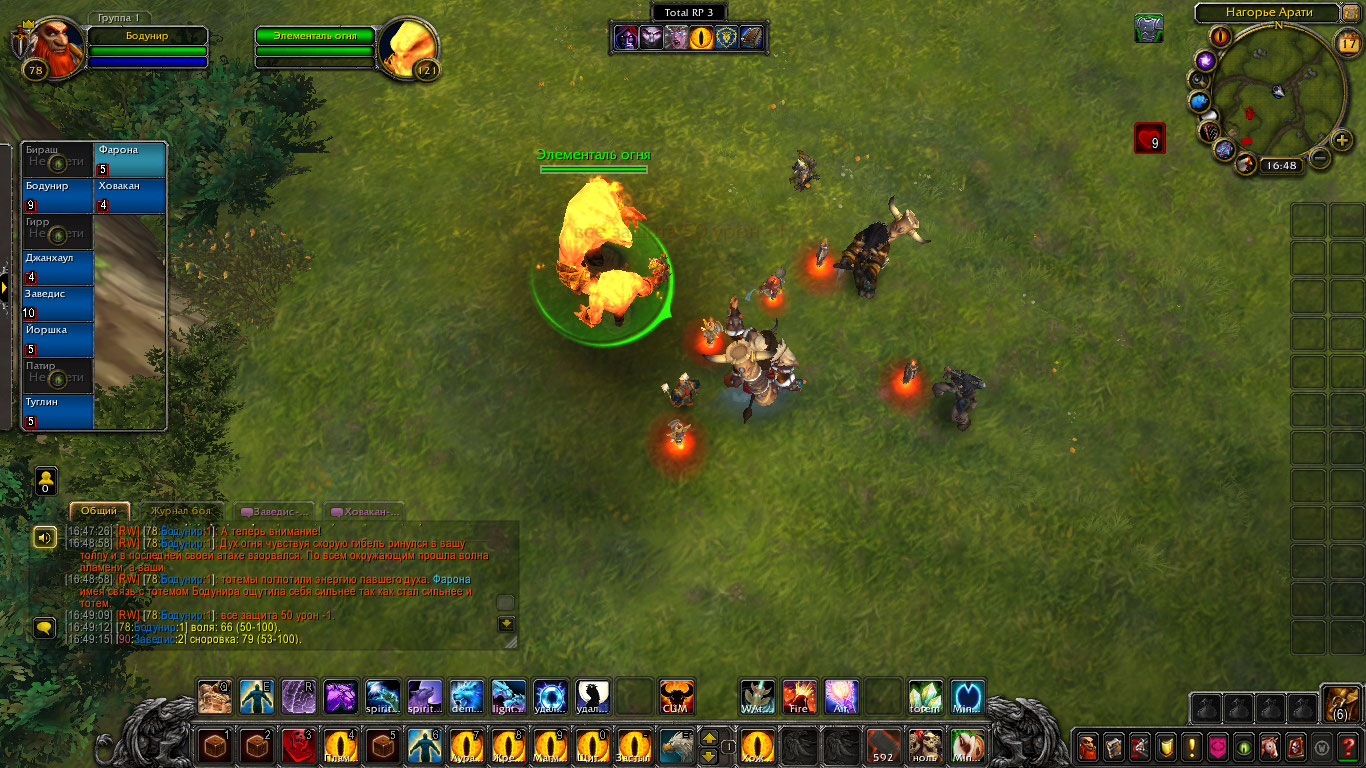Select Туглин in the raid frames
The height and width of the screenshot is (768, 1366).
58,412
